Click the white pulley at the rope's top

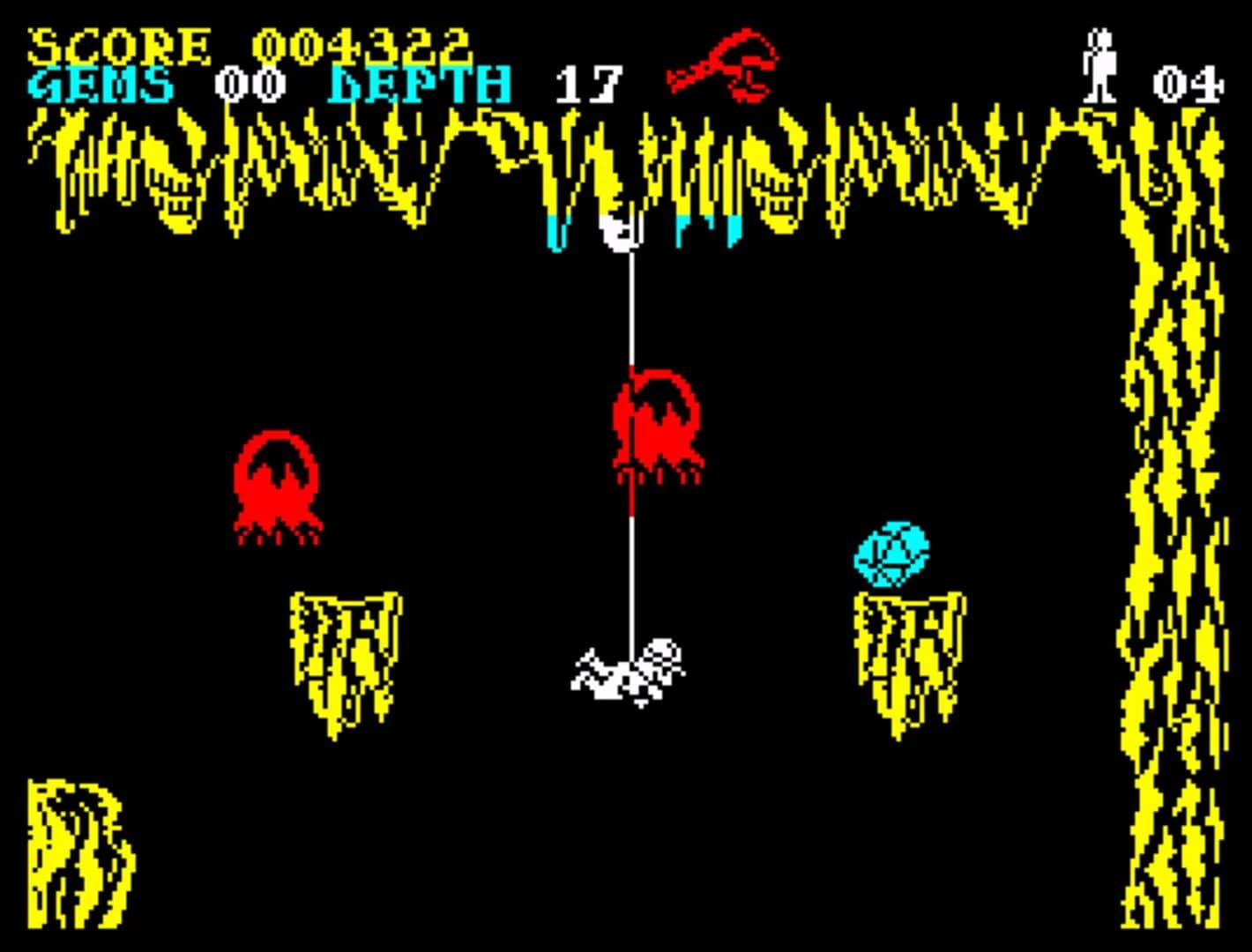[x=620, y=234]
